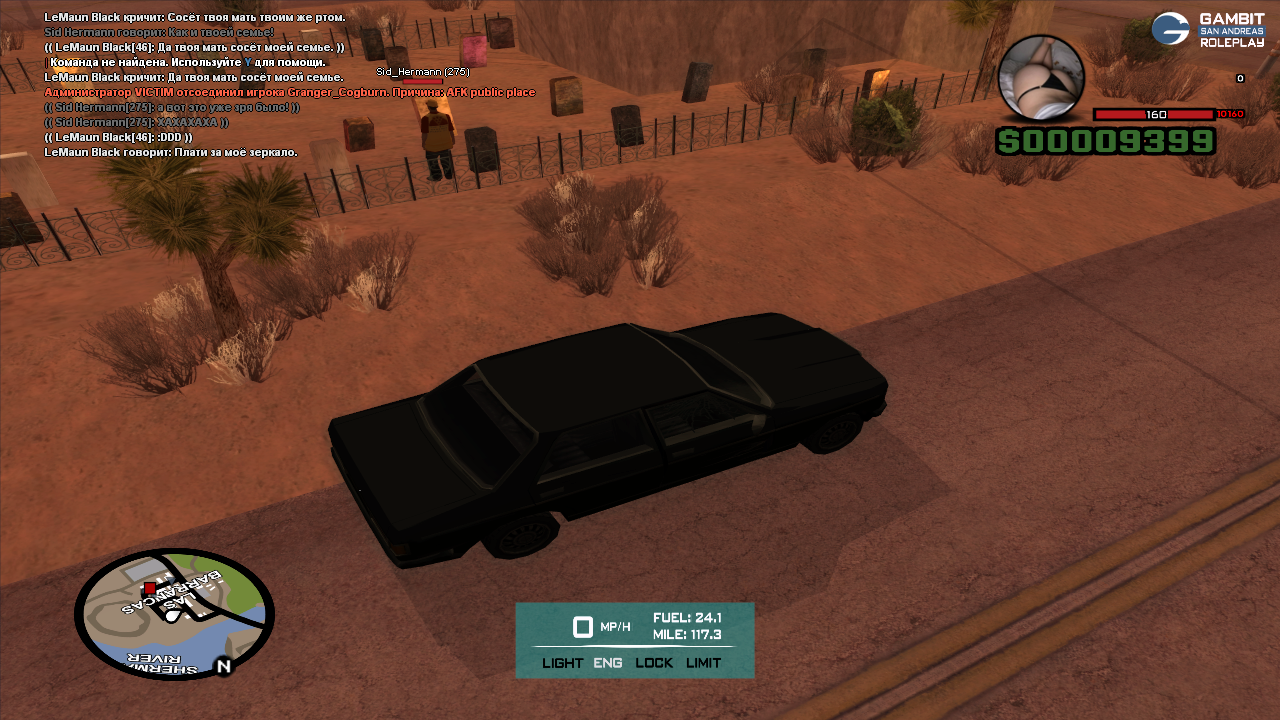Viewport: 1280px width, 720px height.
Task: Toggle the LIGHT vehicle indicator
Action: coord(562,663)
